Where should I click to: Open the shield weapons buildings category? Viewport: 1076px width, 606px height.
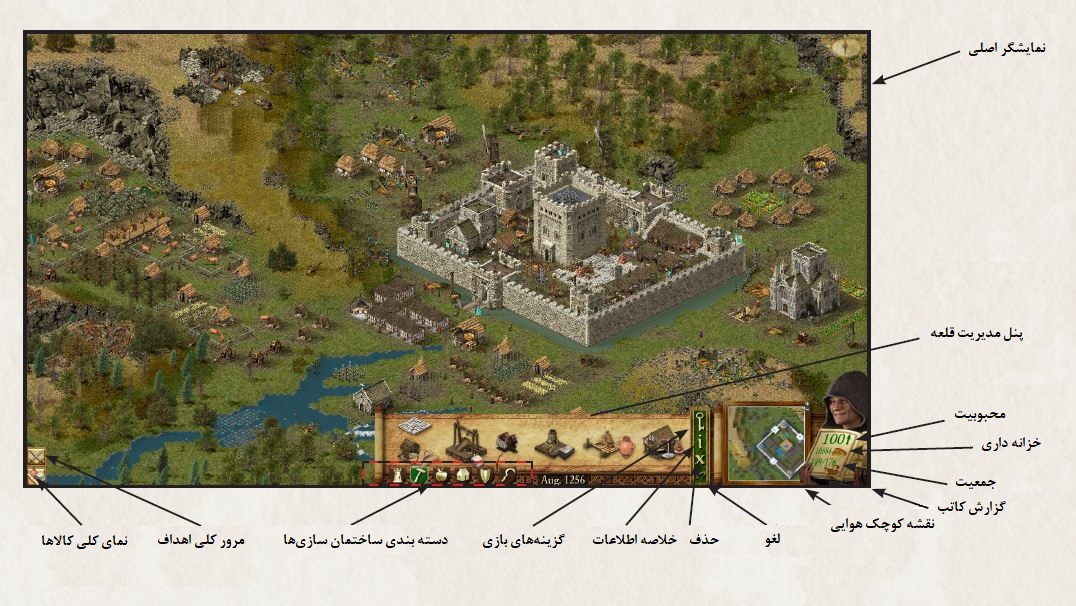pos(484,476)
